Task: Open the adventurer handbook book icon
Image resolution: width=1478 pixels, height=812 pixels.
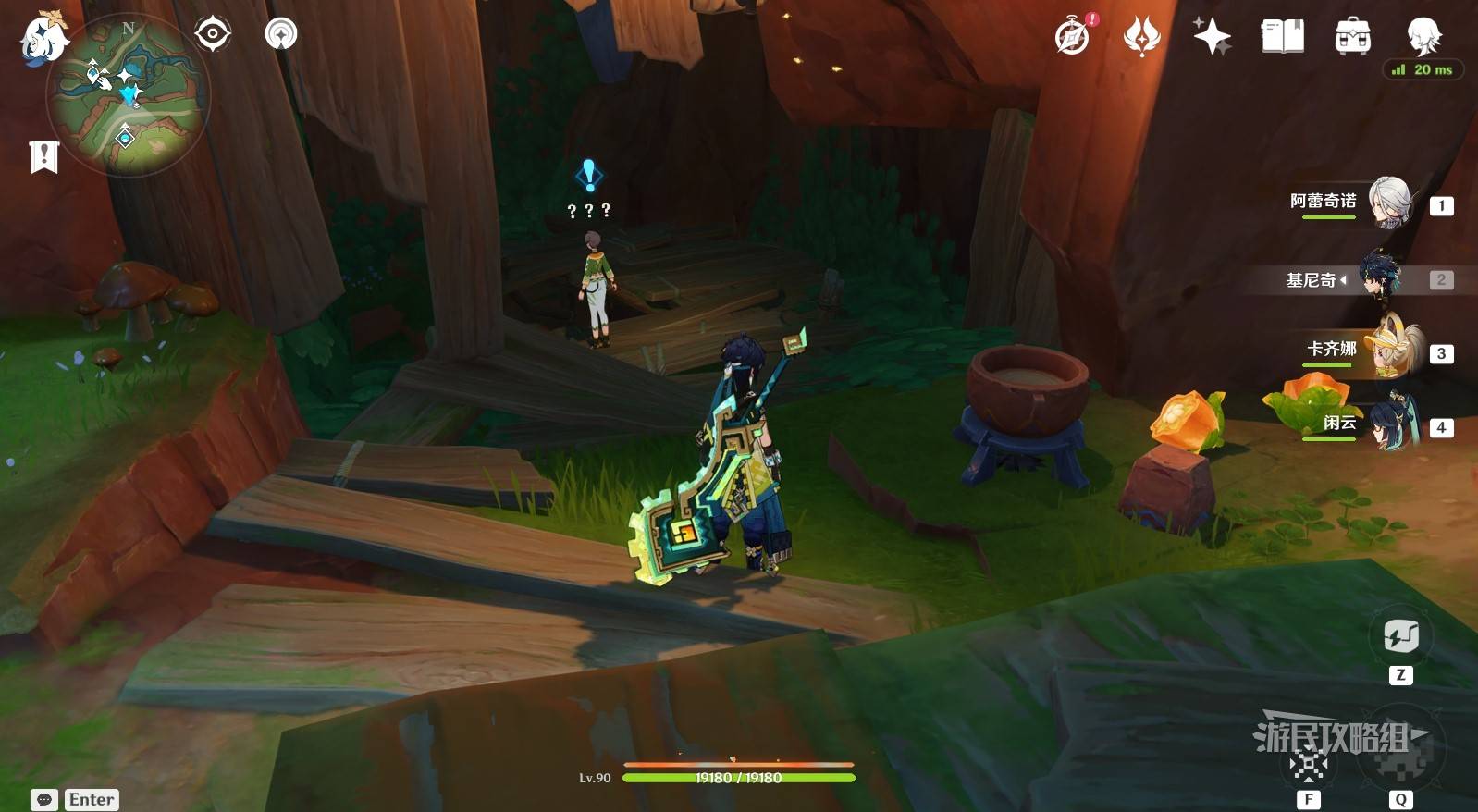Action: tap(1282, 37)
